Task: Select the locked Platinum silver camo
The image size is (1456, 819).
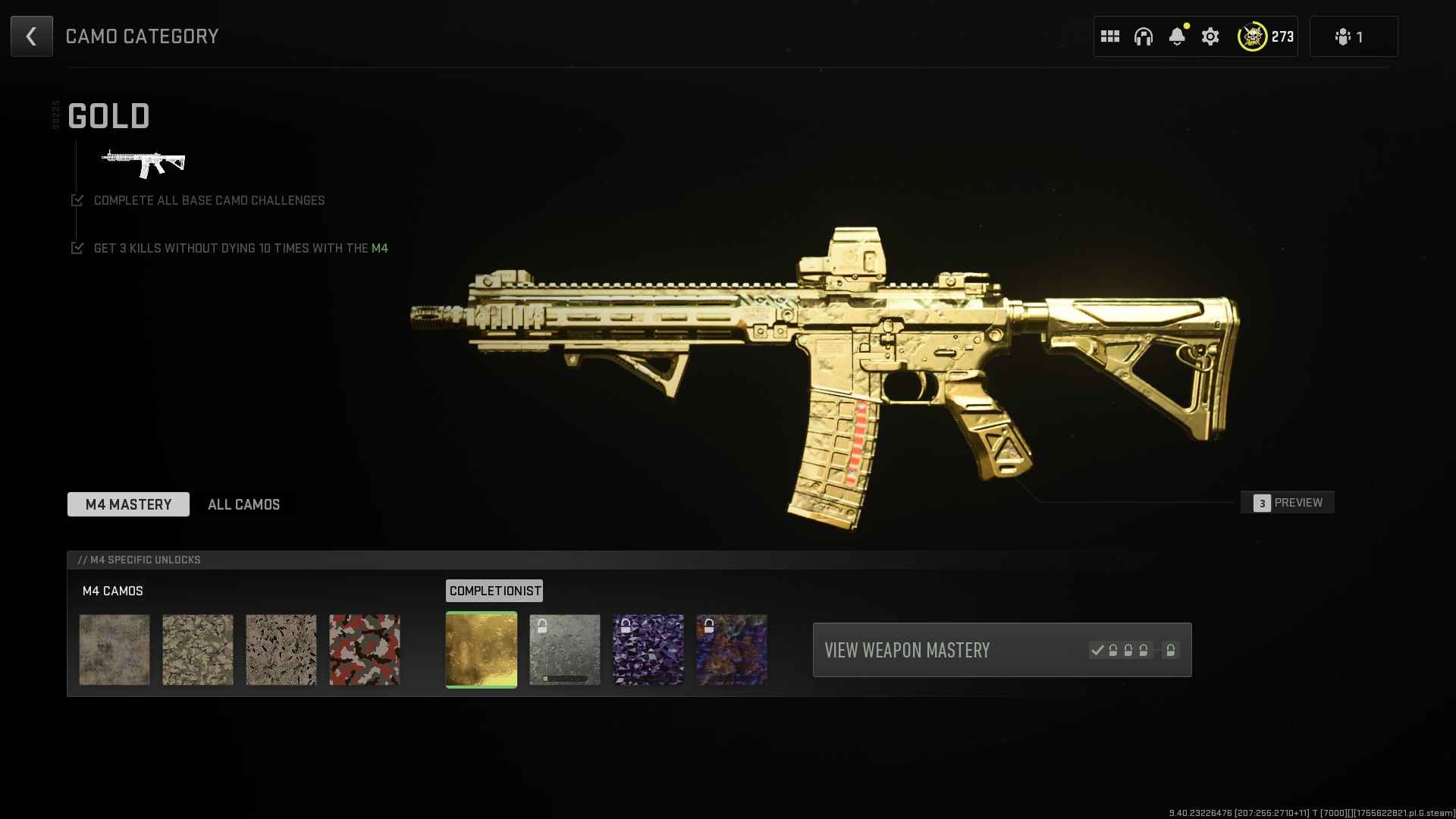Action: click(565, 650)
